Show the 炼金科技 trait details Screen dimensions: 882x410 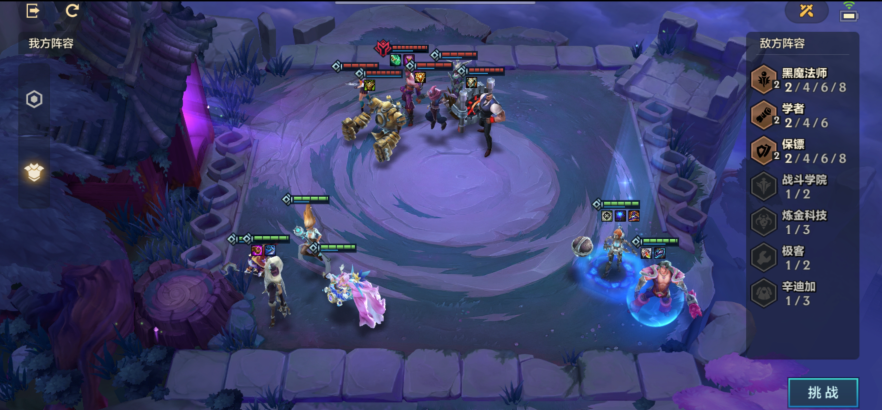pyautogui.click(x=802, y=222)
